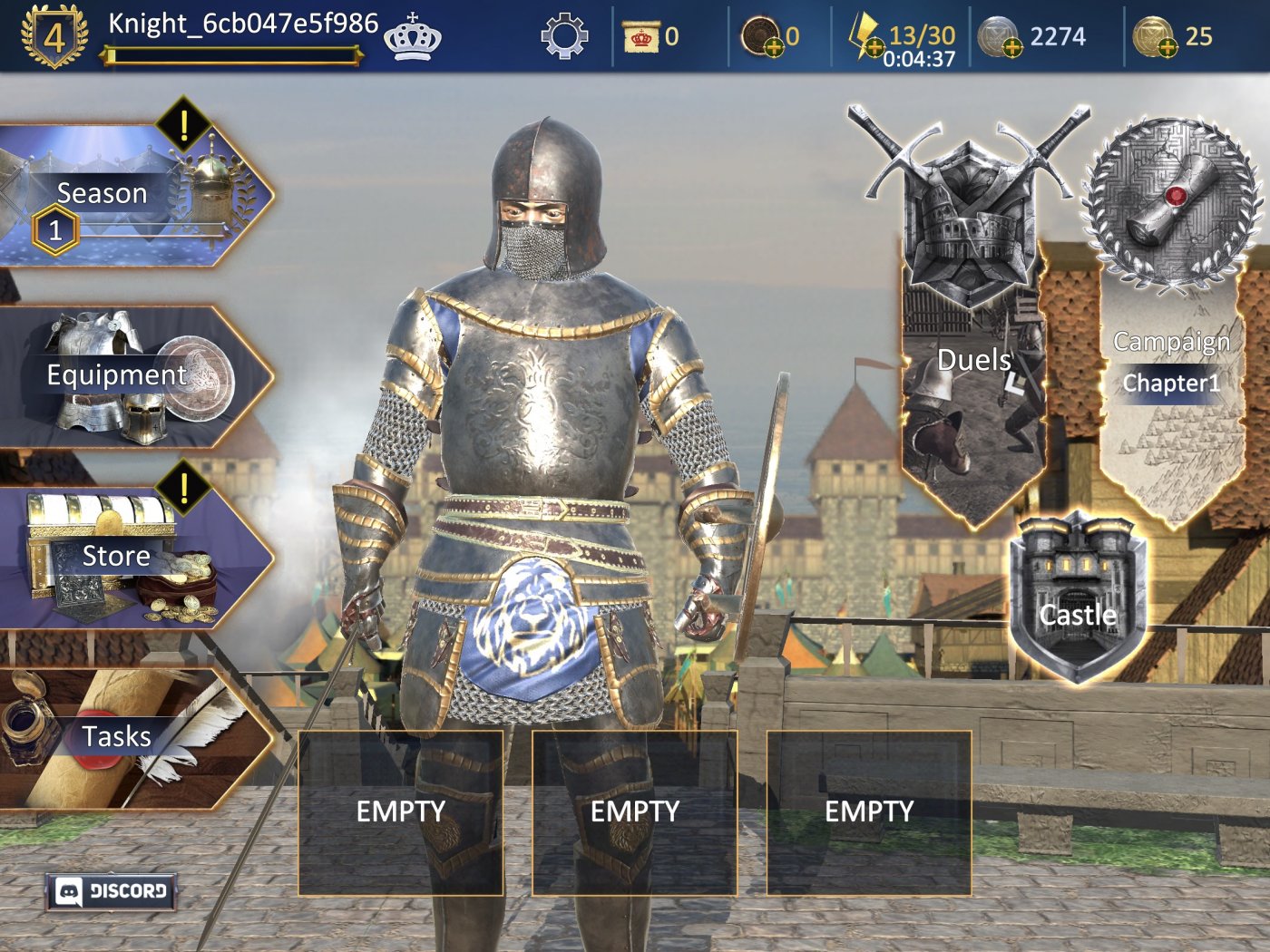The width and height of the screenshot is (1270, 952).
Task: Select the first EMPTY loadout slot
Action: click(x=400, y=811)
